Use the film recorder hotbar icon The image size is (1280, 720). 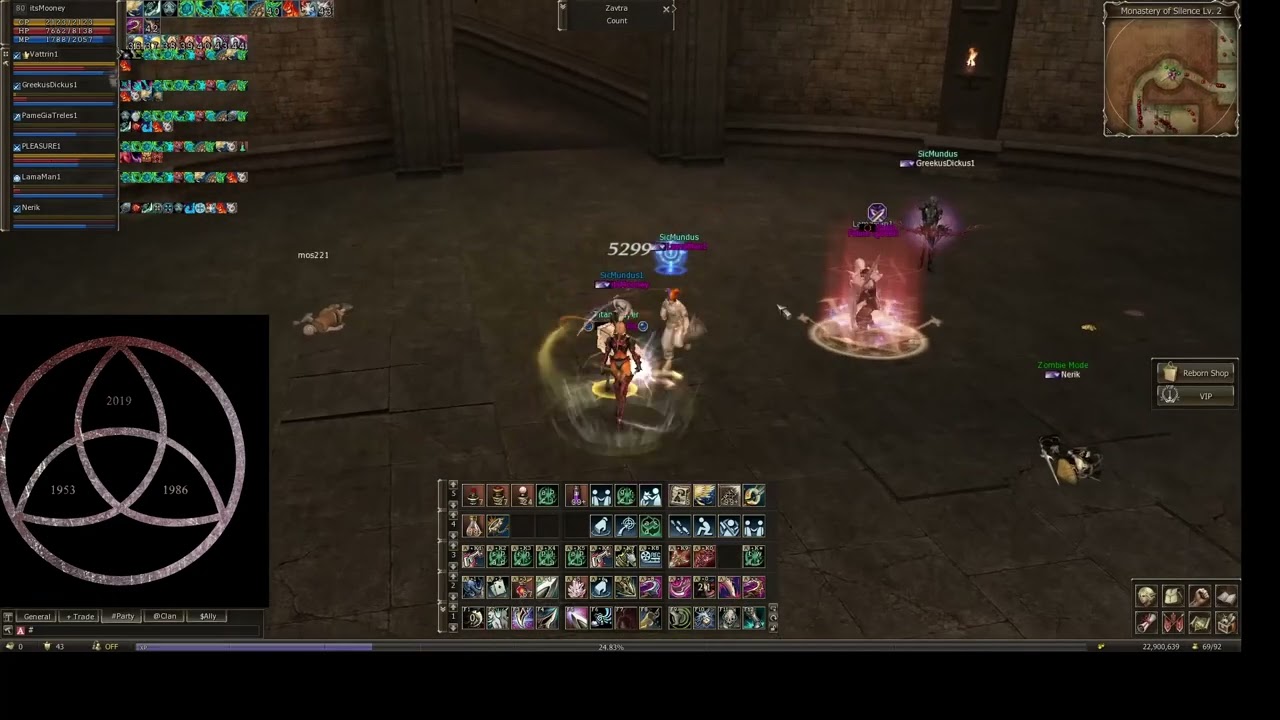(650, 556)
